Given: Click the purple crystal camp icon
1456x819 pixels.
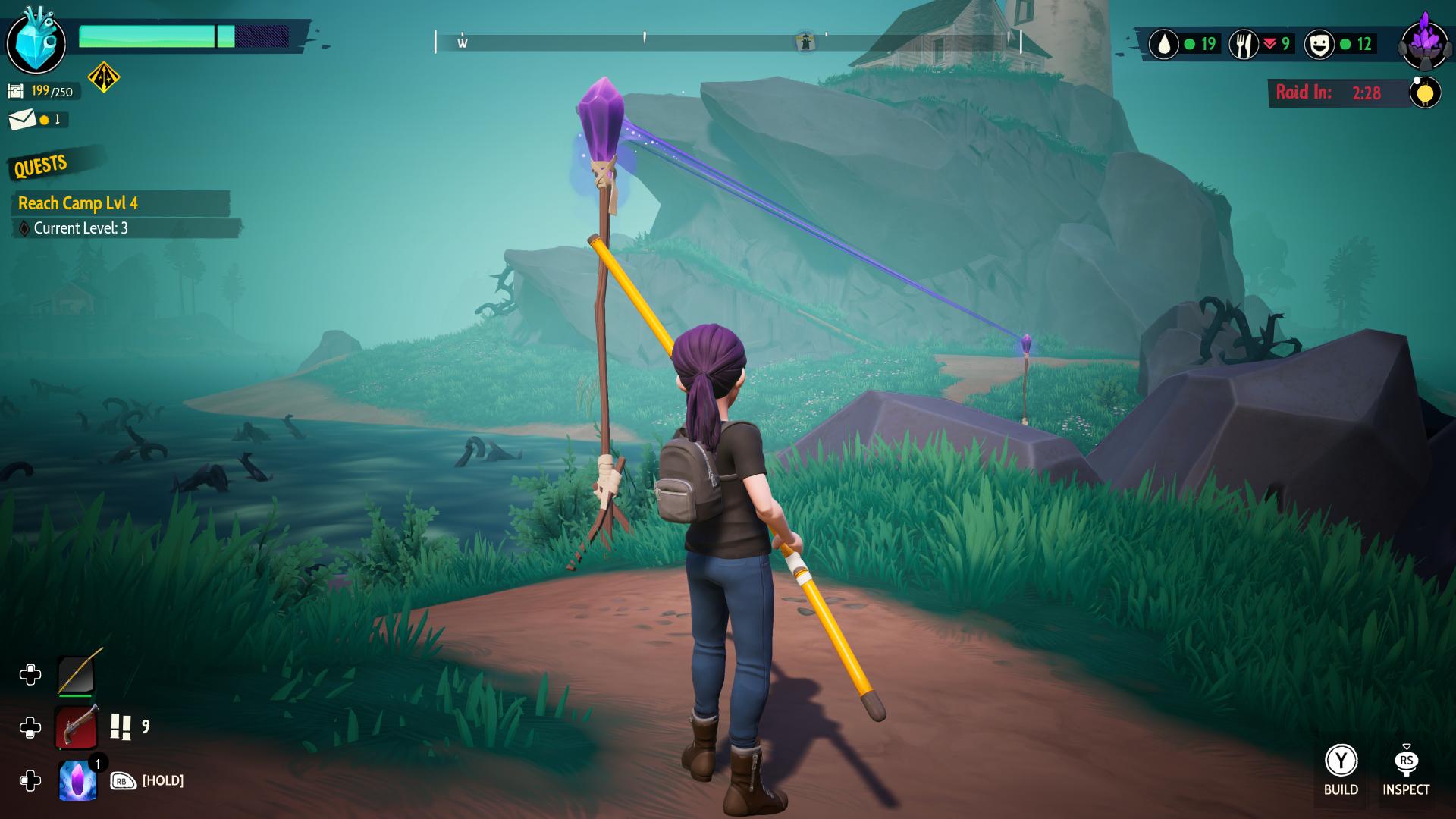Looking at the screenshot, I should coord(1426,42).
